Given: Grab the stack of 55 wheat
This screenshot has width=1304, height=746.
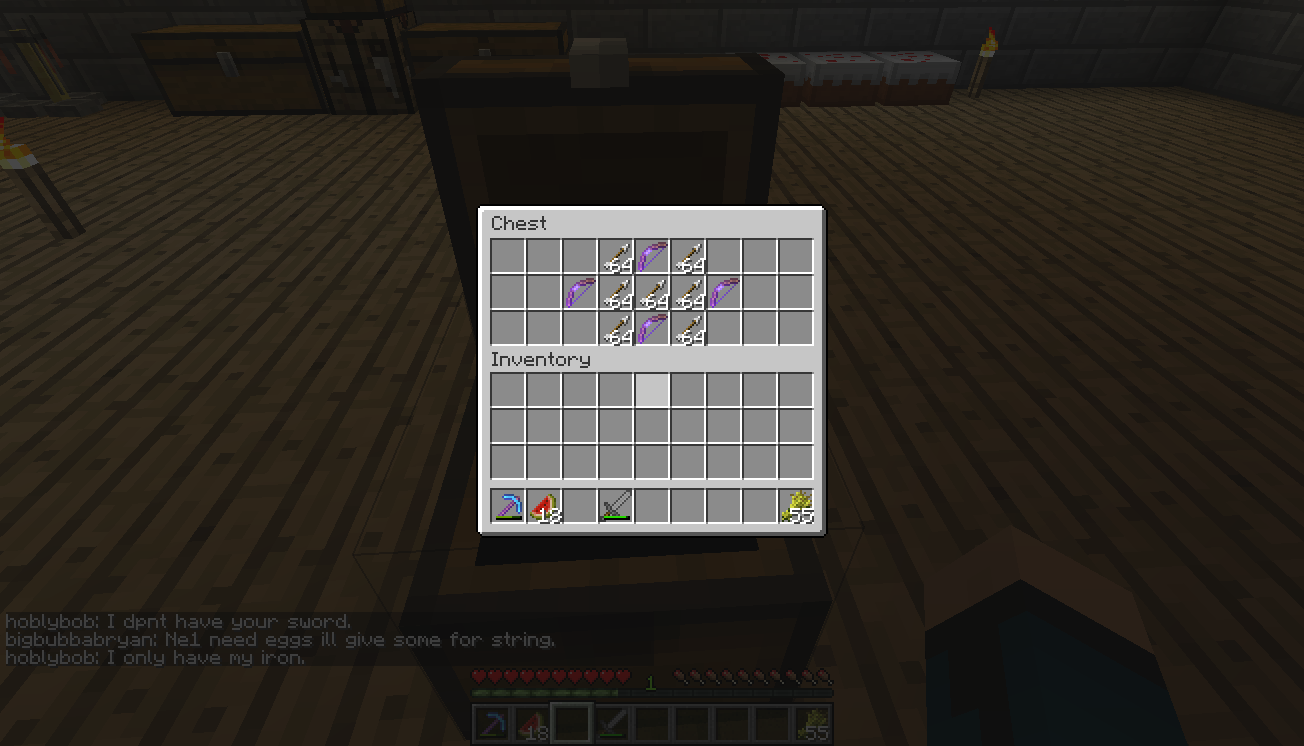Looking at the screenshot, I should click(796, 506).
